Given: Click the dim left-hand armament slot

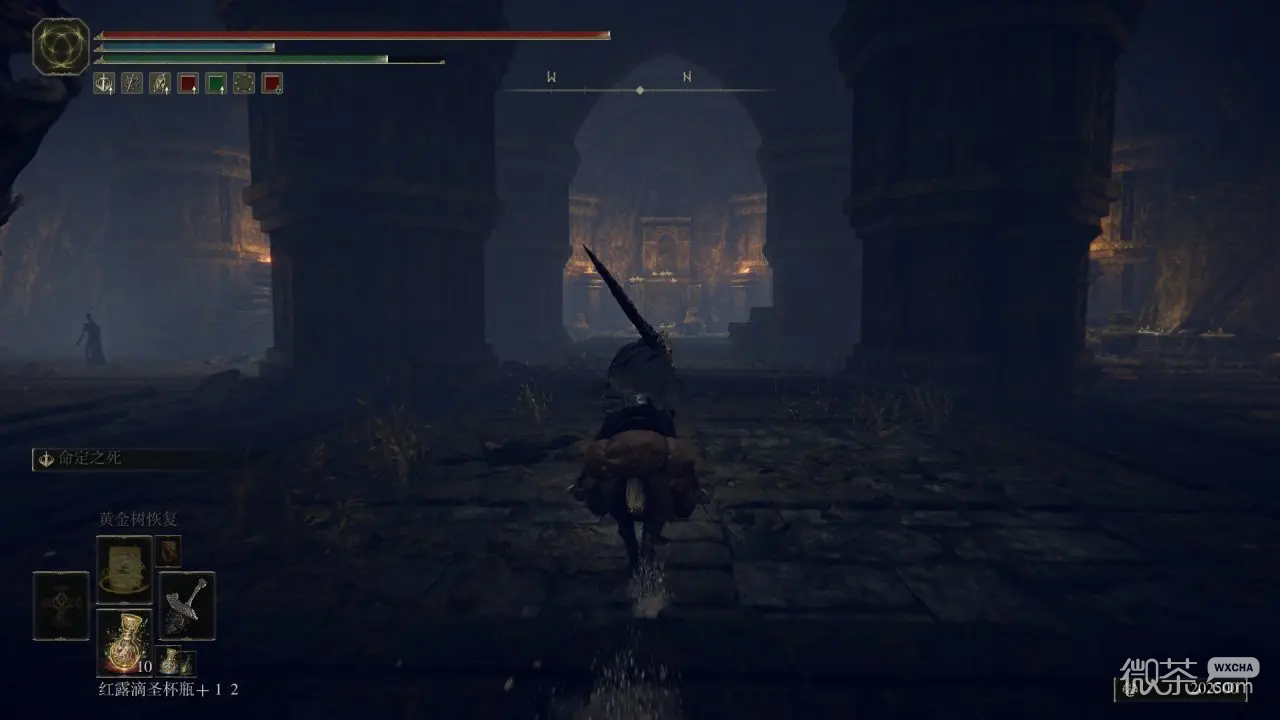Looking at the screenshot, I should click(x=61, y=605).
